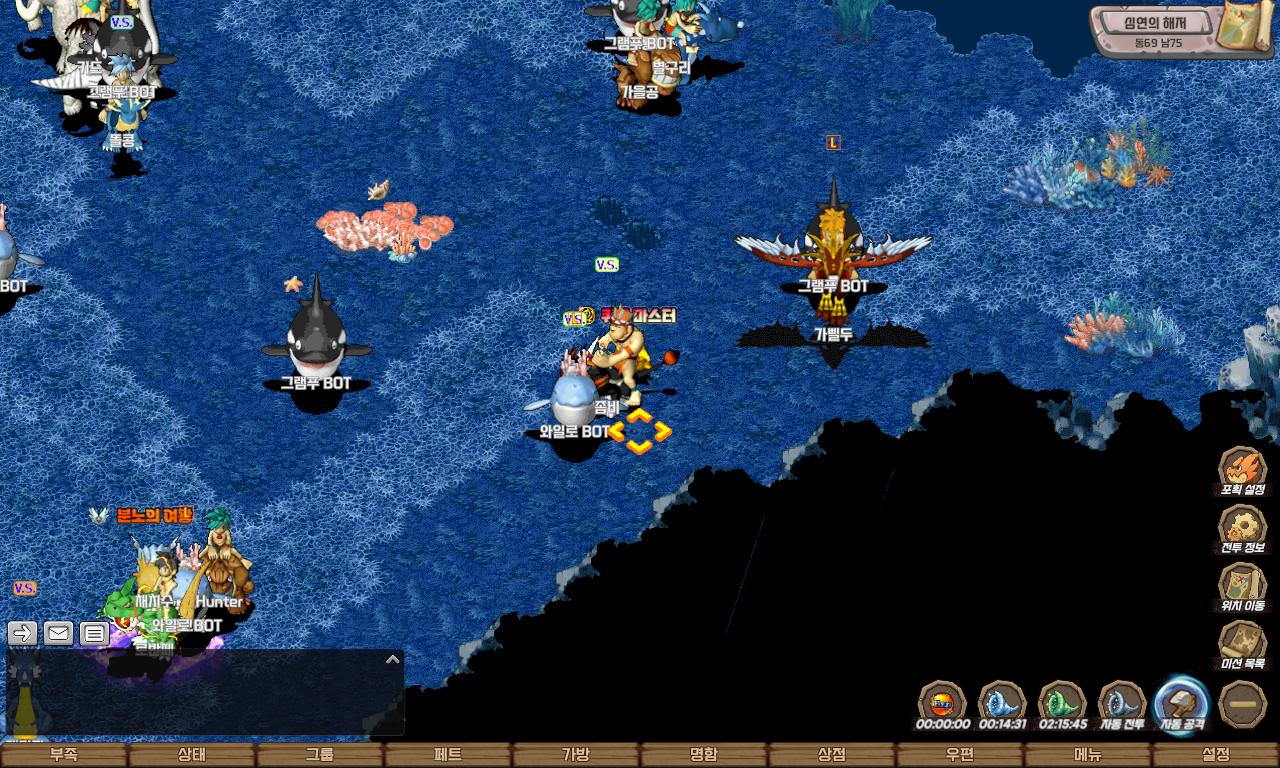Open the 부족 (tribe) menu
Viewport: 1280px width, 768px height.
click(64, 755)
